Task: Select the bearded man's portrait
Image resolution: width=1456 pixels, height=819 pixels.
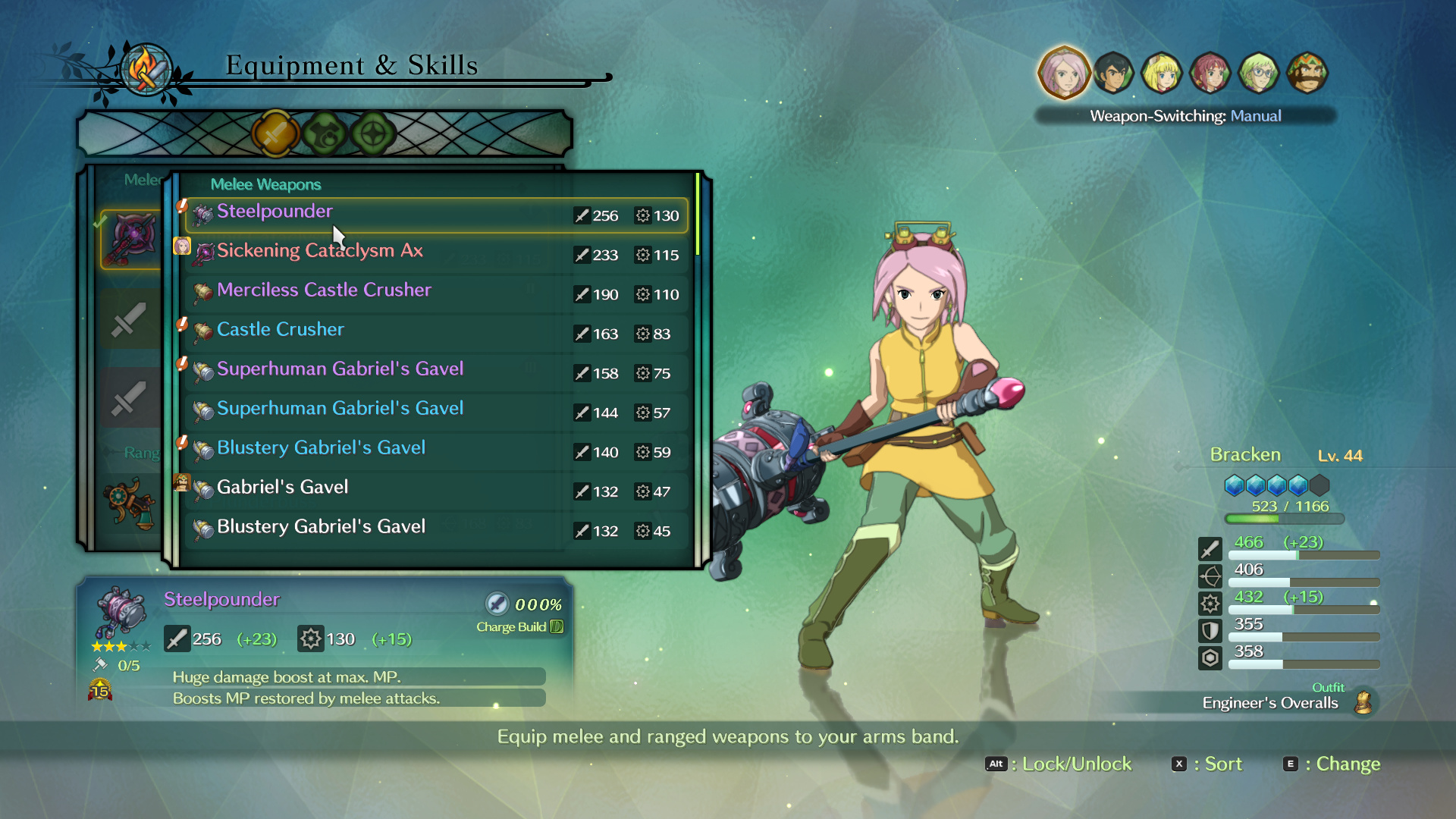Action: pos(1307,74)
